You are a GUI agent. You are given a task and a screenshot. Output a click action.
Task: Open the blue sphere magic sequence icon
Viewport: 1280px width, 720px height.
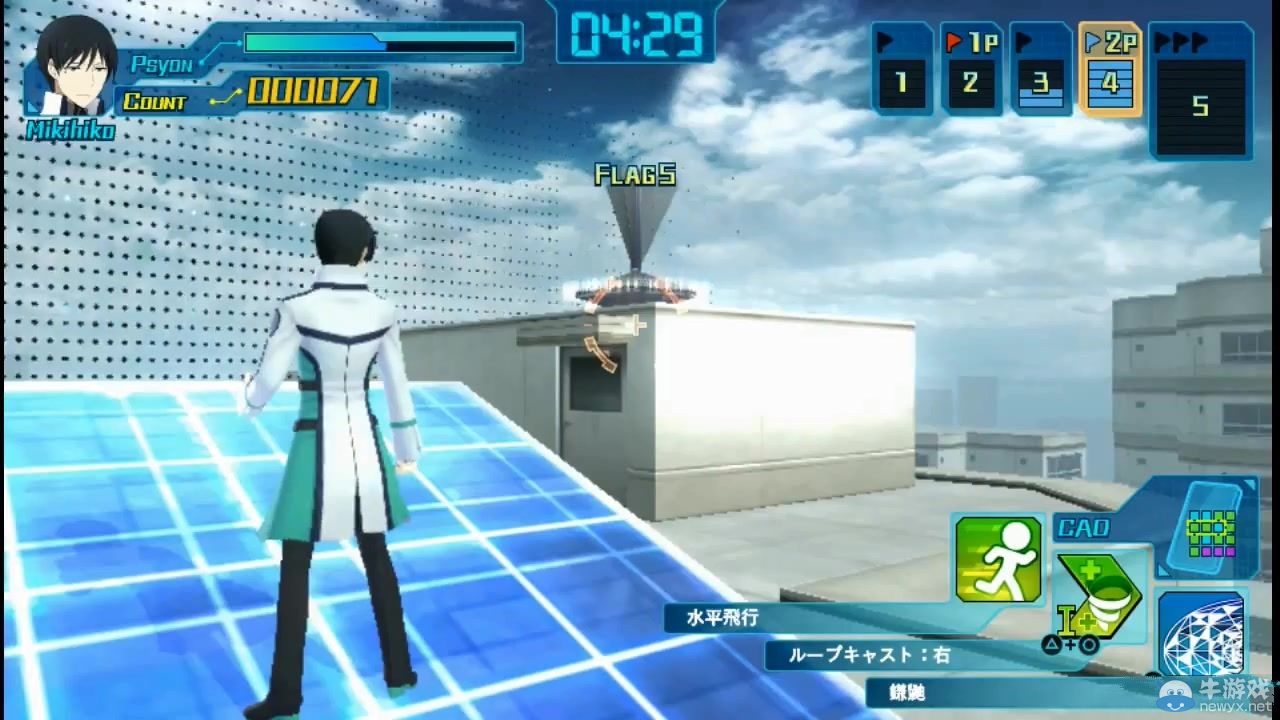[1200, 630]
